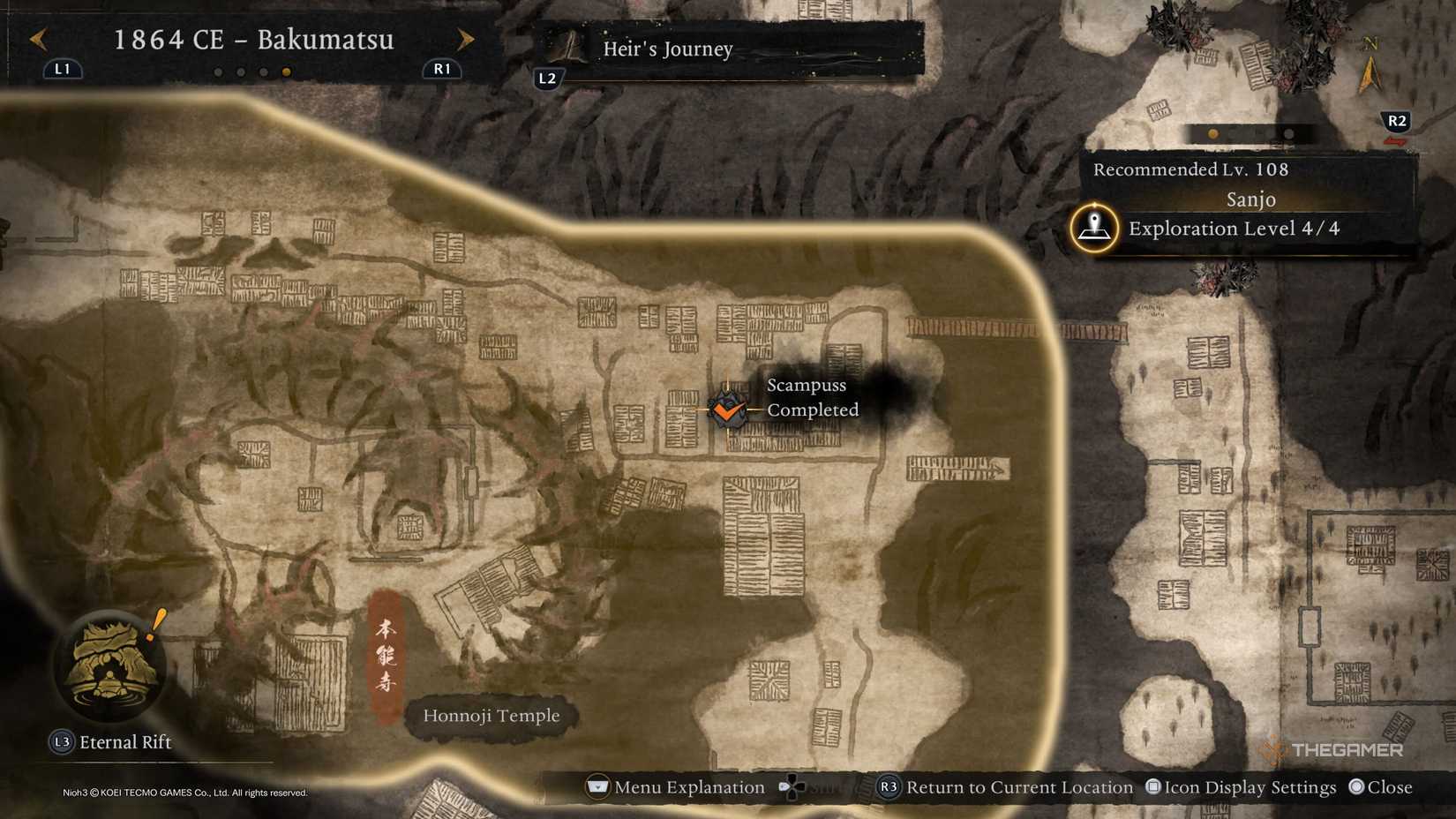Click the left arrow to view the previous era
This screenshot has width=1456, height=819.
point(36,39)
